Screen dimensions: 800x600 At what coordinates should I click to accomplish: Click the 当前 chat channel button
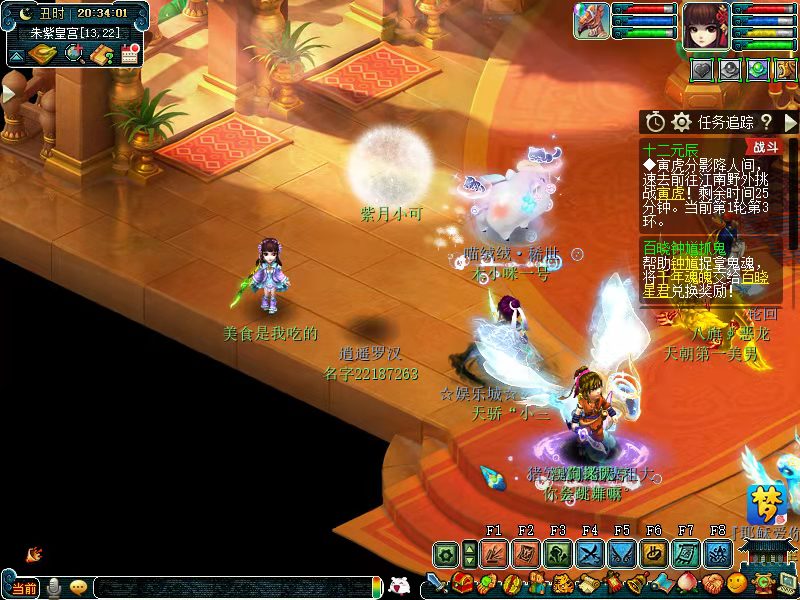pyautogui.click(x=25, y=588)
